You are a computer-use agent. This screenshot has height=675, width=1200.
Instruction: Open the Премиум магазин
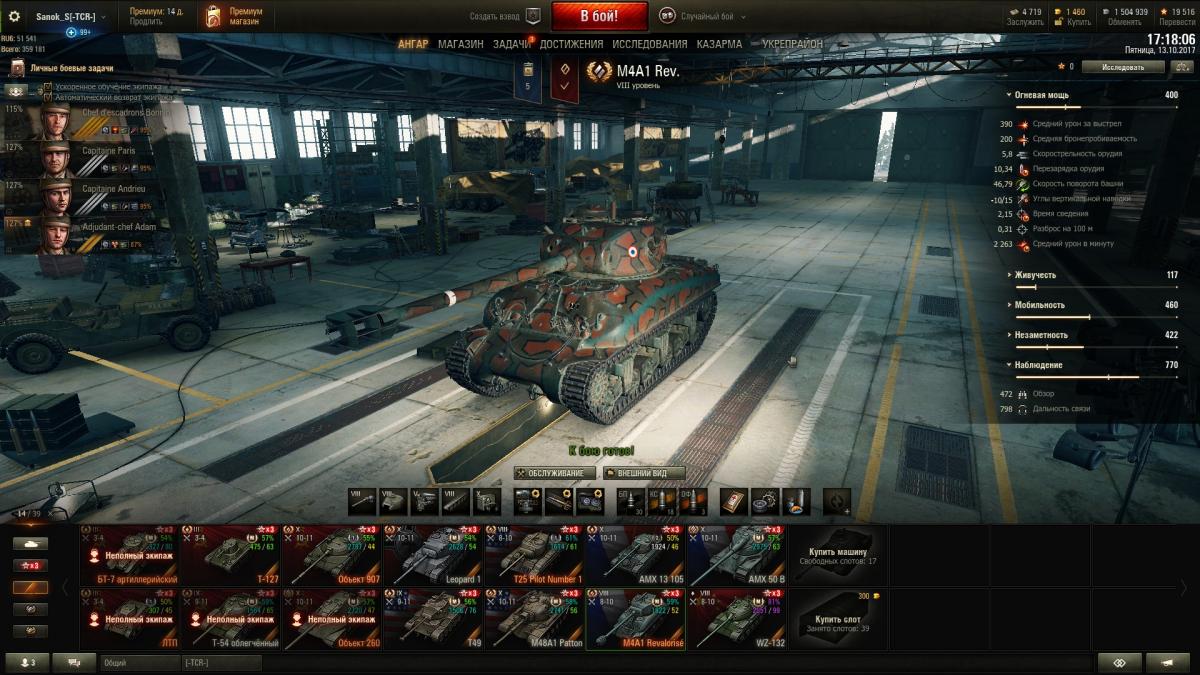pyautogui.click(x=235, y=16)
